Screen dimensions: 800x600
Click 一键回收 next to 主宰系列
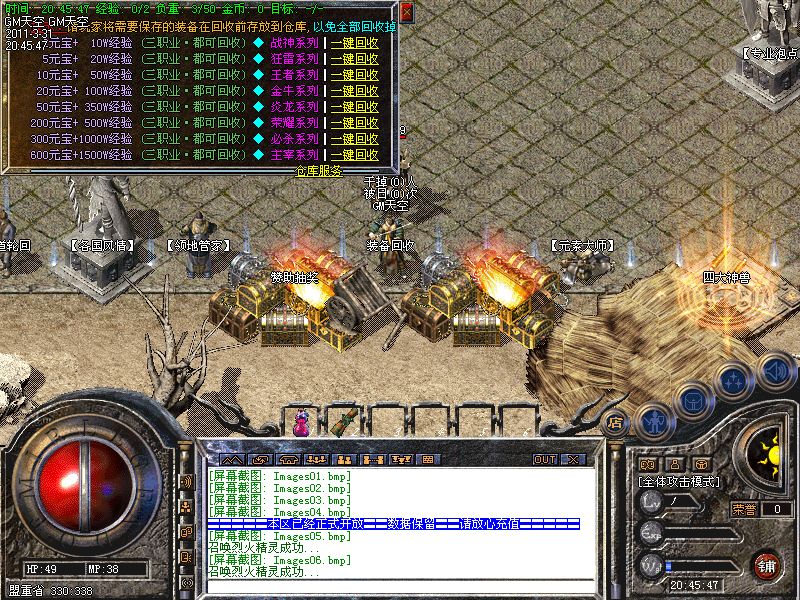pyautogui.click(x=354, y=155)
